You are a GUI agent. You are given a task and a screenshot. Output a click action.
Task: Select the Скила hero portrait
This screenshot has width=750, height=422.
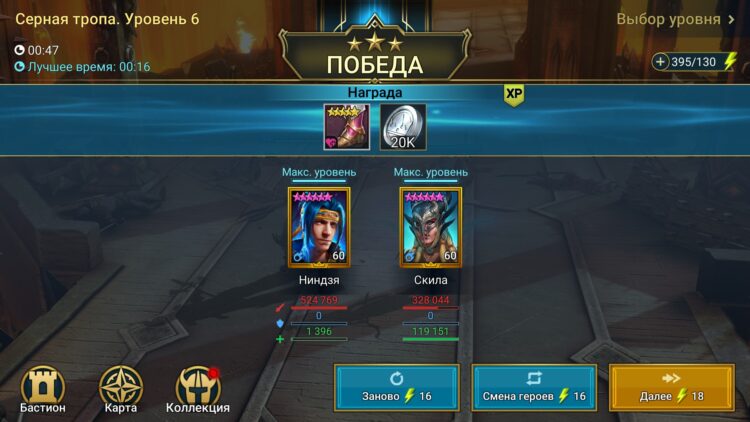pos(430,228)
